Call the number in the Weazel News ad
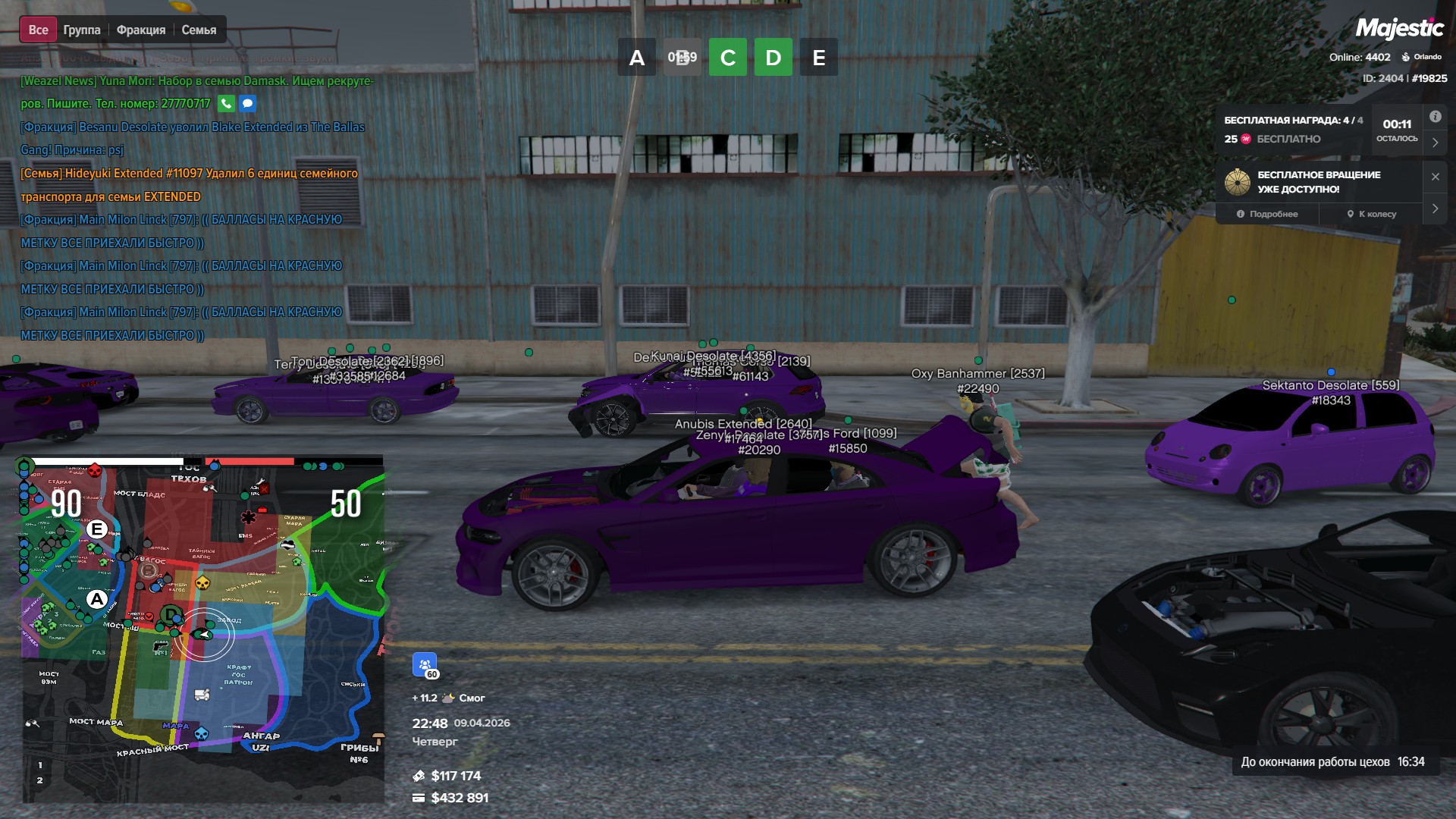Image resolution: width=1456 pixels, height=819 pixels. click(x=226, y=103)
